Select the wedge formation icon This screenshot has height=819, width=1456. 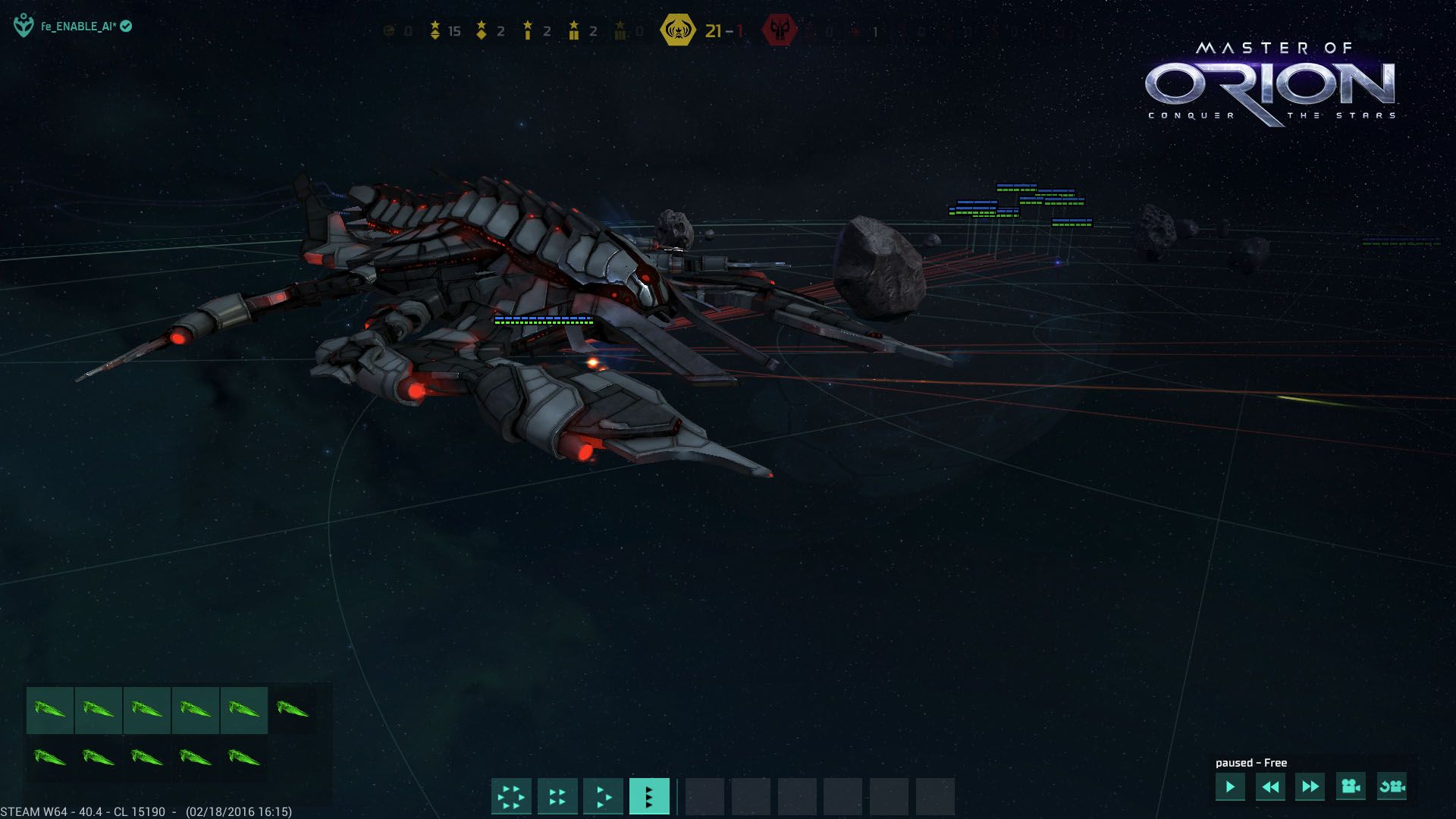coord(604,796)
